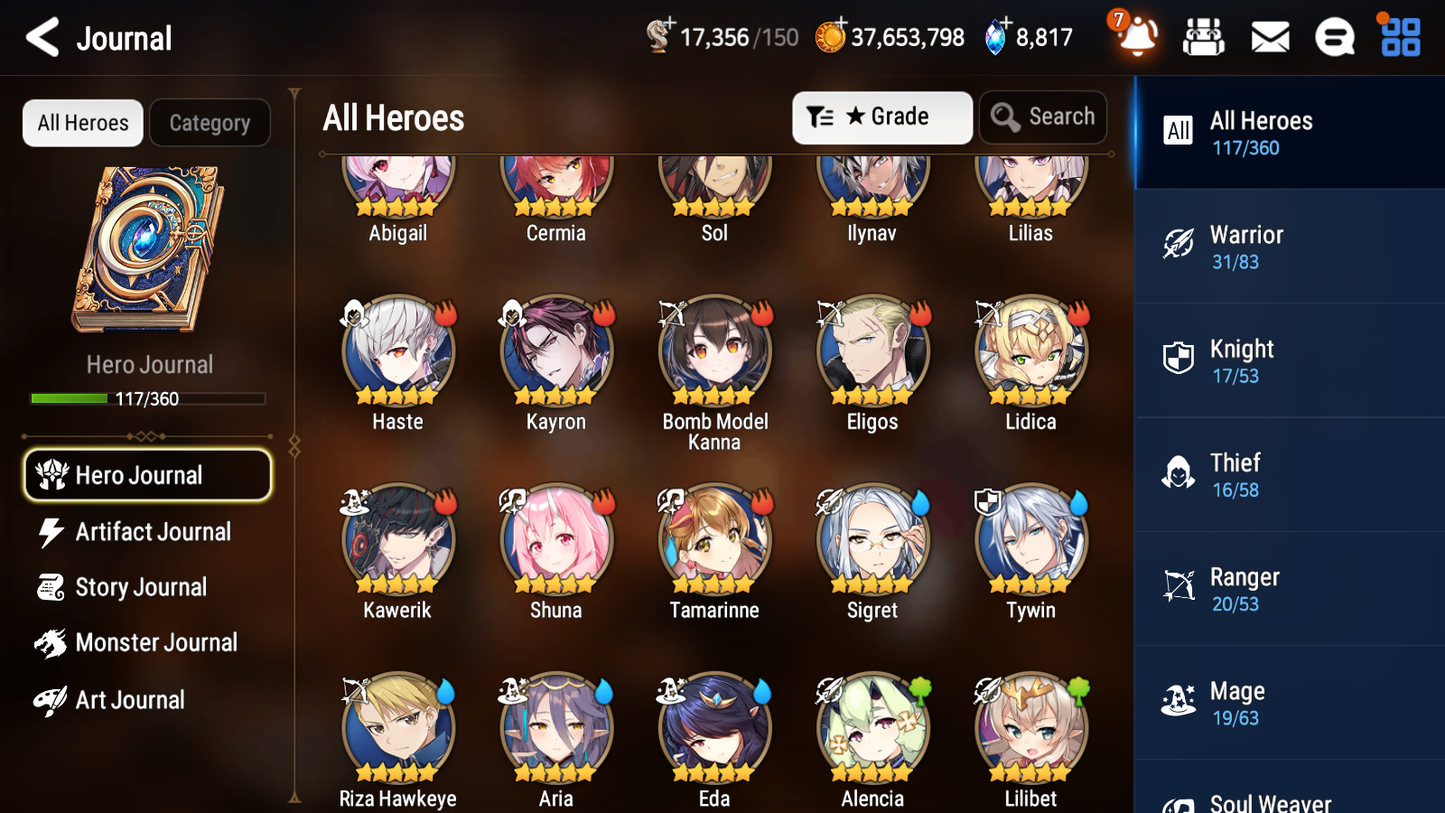This screenshot has height=813, width=1445.
Task: Open the inventory/equipment icon in the top bar
Action: pyautogui.click(x=1203, y=36)
